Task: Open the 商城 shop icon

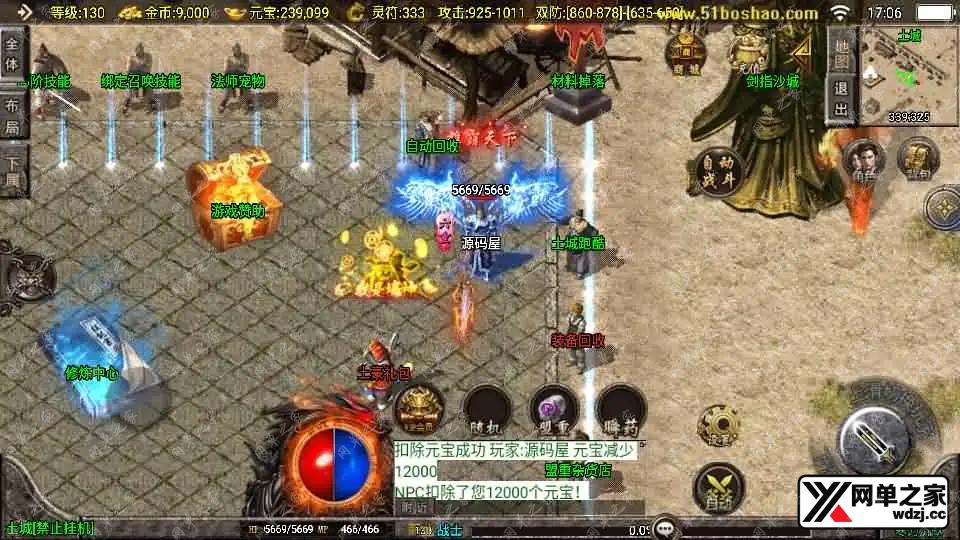Action: [x=686, y=53]
